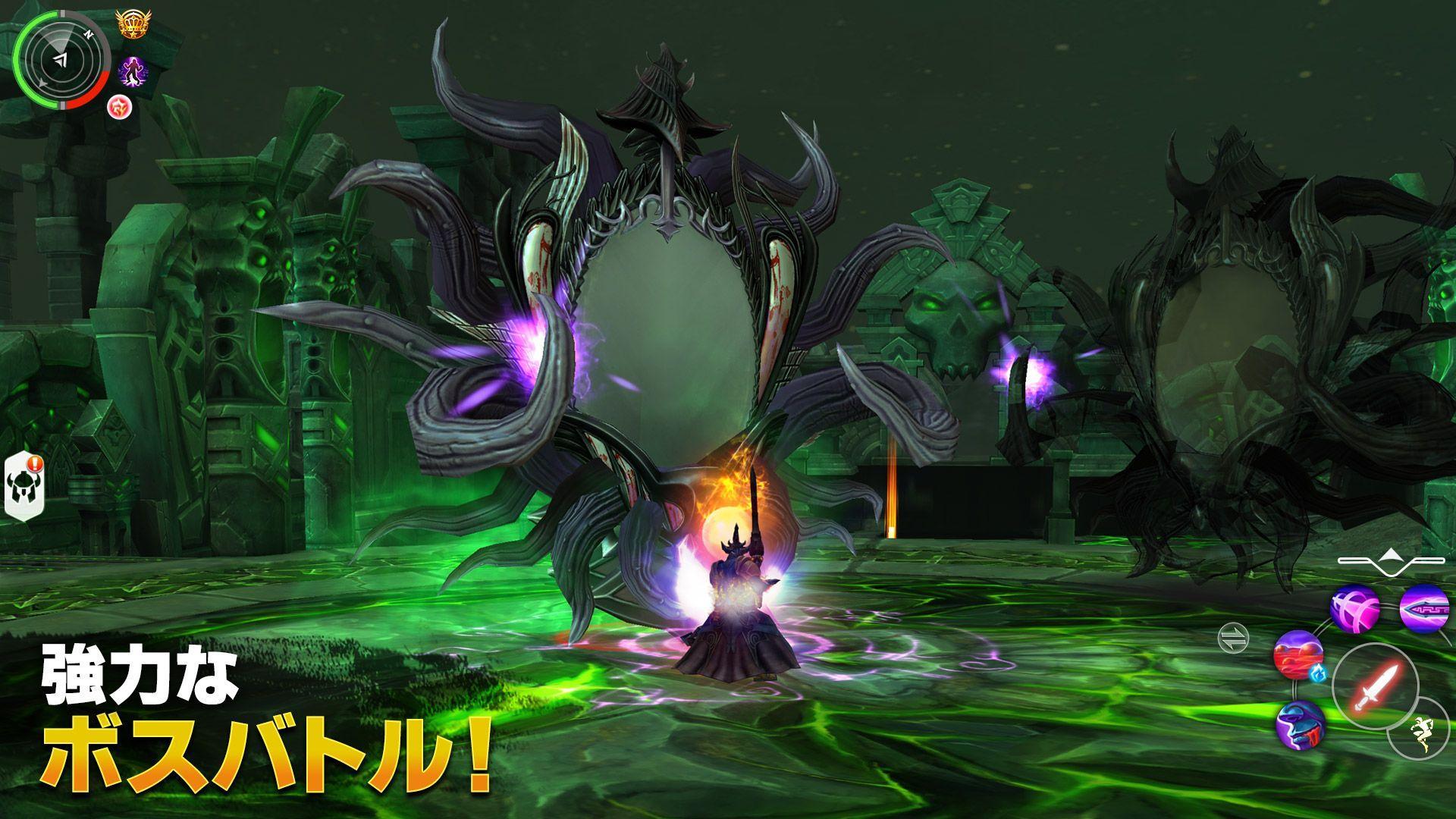
Task: Collapse the skill bar using the upward chevron
Action: click(1392, 555)
